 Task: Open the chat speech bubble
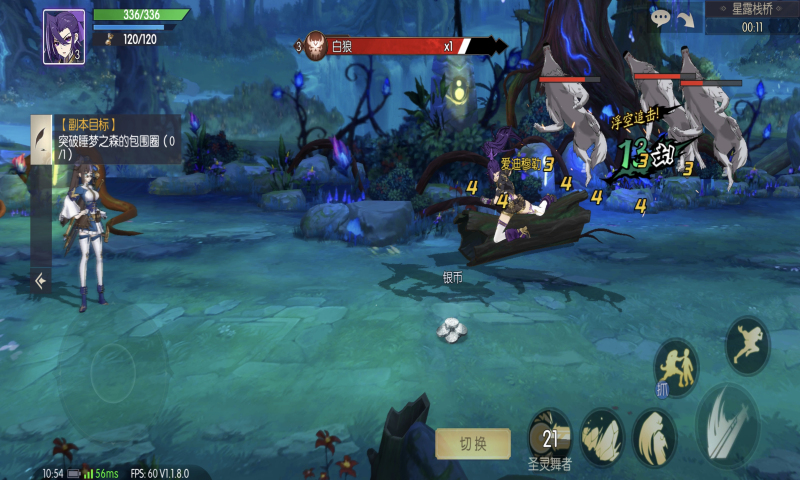pos(660,17)
